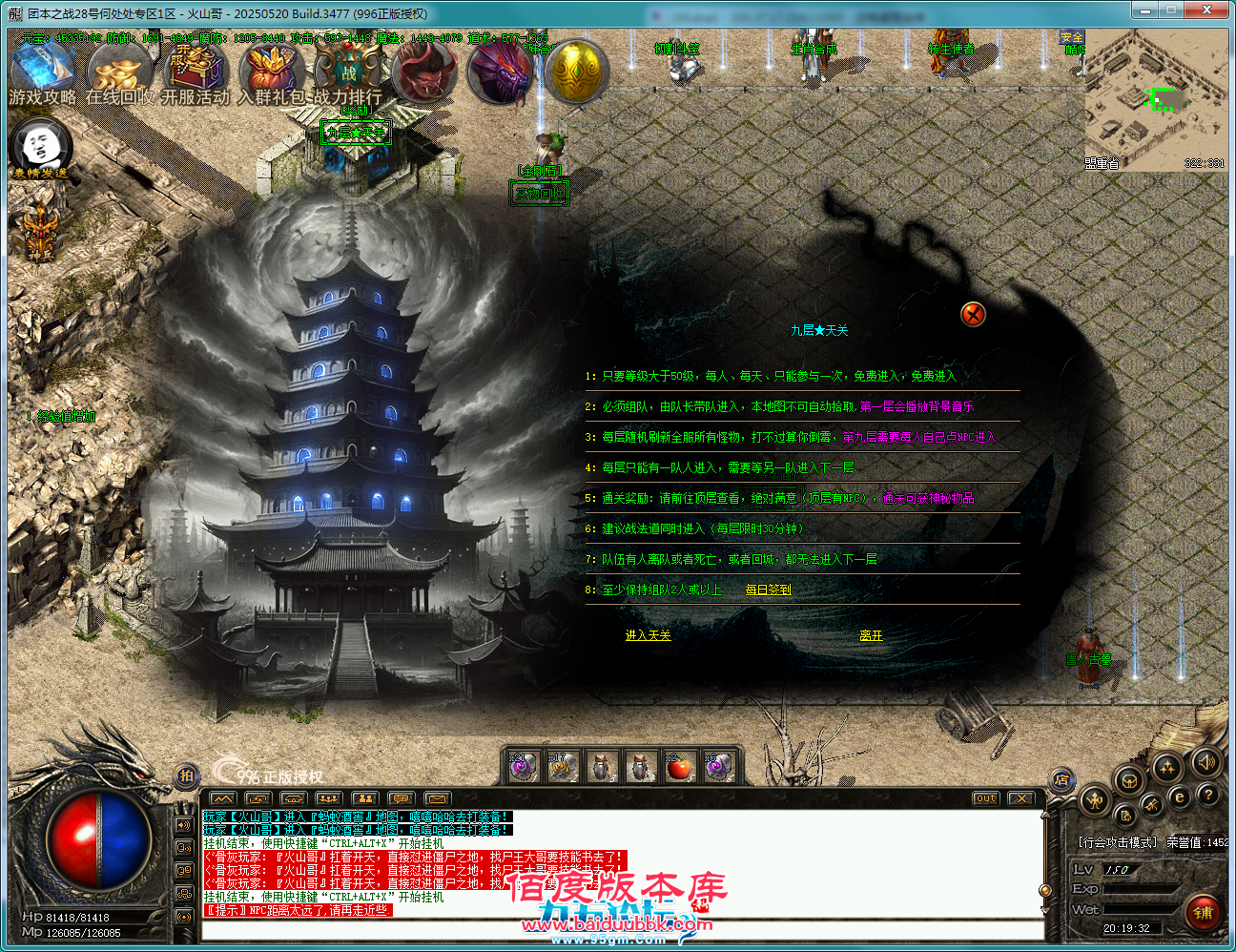Screen dimensions: 1236x952
Task: Open the 铺 shop round button
Action: click(x=1204, y=912)
